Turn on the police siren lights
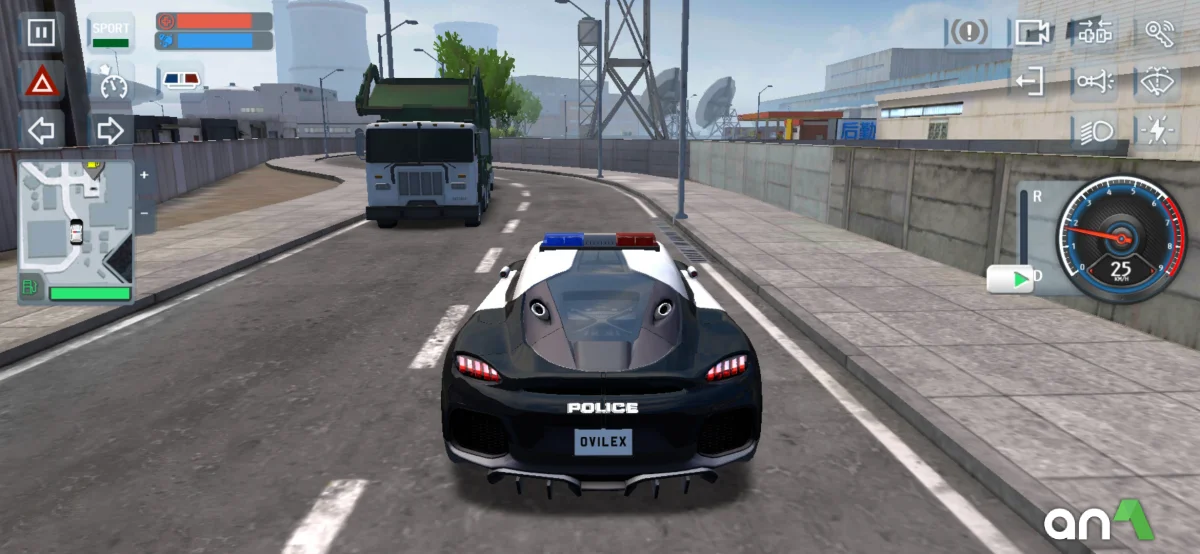Screen dimensions: 1200x554 tap(181, 80)
